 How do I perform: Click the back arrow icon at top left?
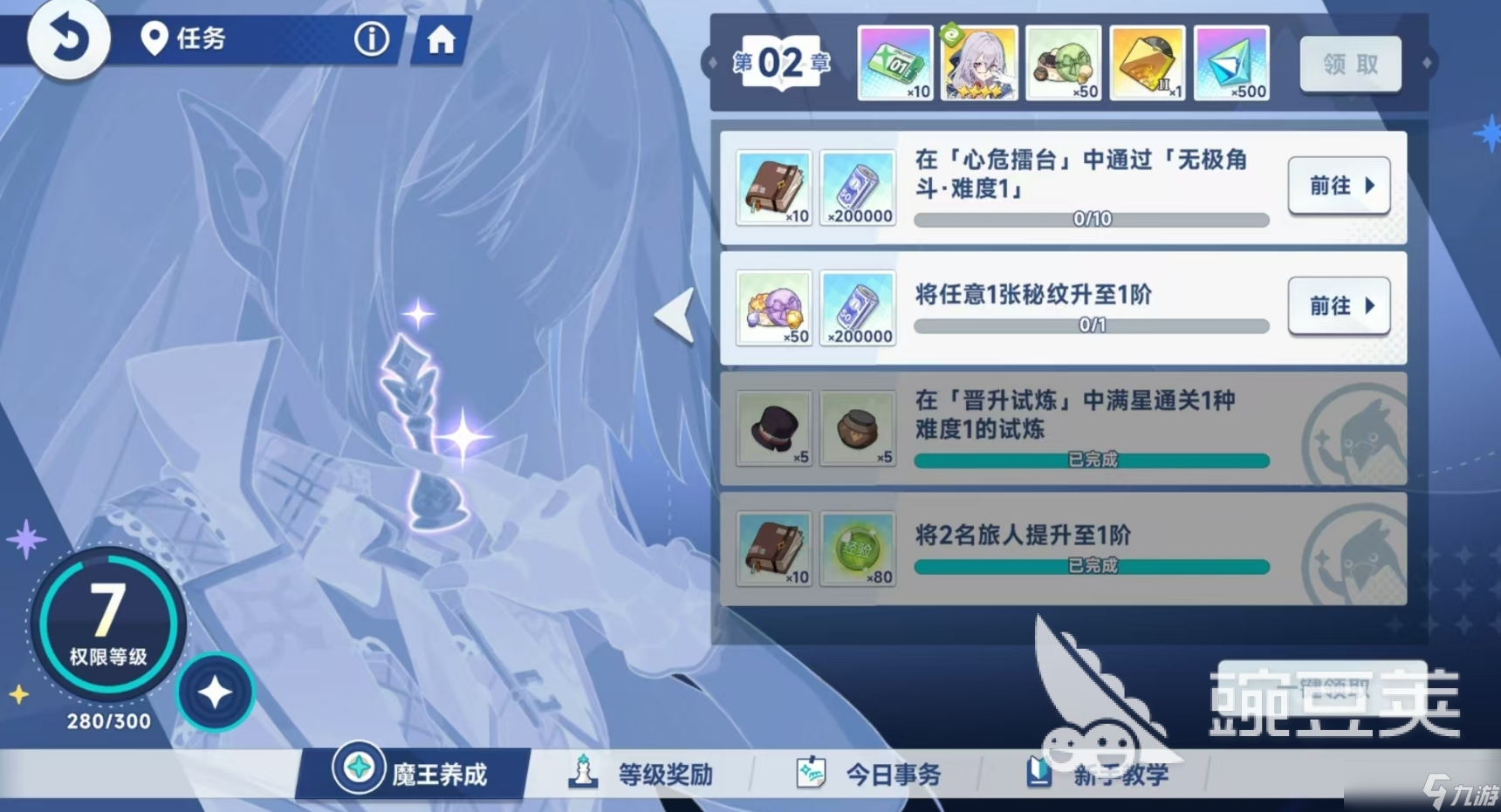[x=68, y=40]
